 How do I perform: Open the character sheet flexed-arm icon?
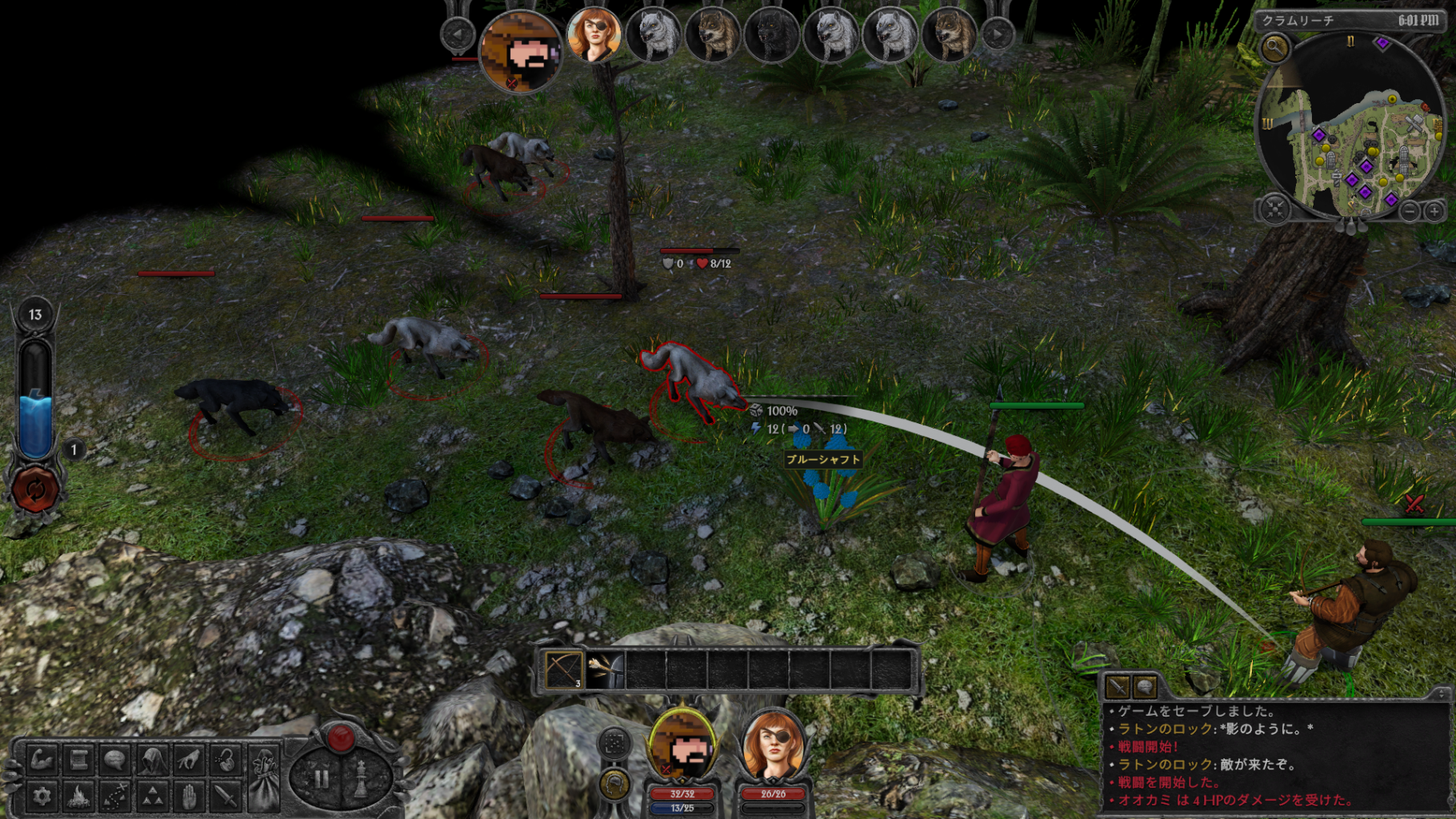point(41,759)
